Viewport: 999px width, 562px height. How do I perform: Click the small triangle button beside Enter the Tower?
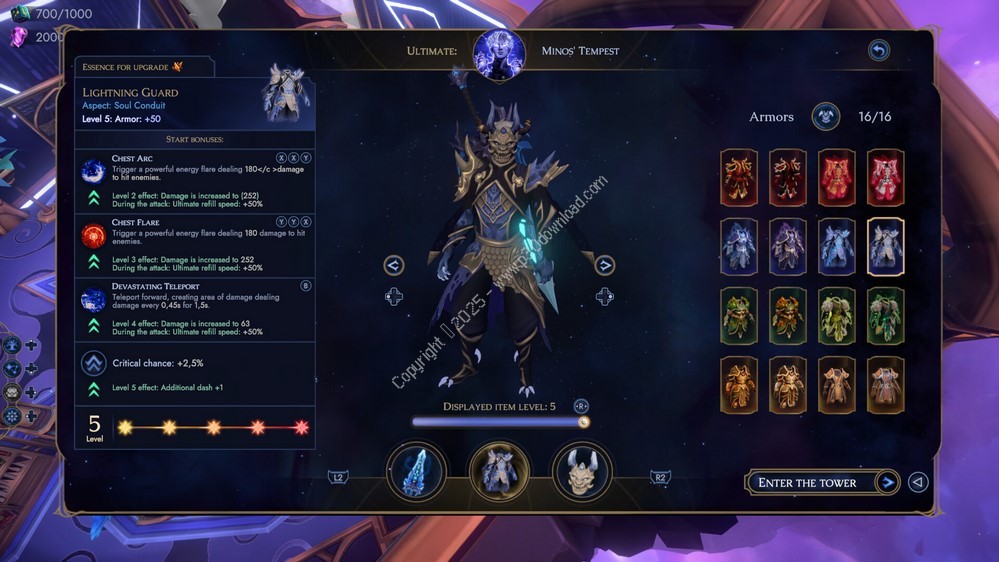click(918, 483)
